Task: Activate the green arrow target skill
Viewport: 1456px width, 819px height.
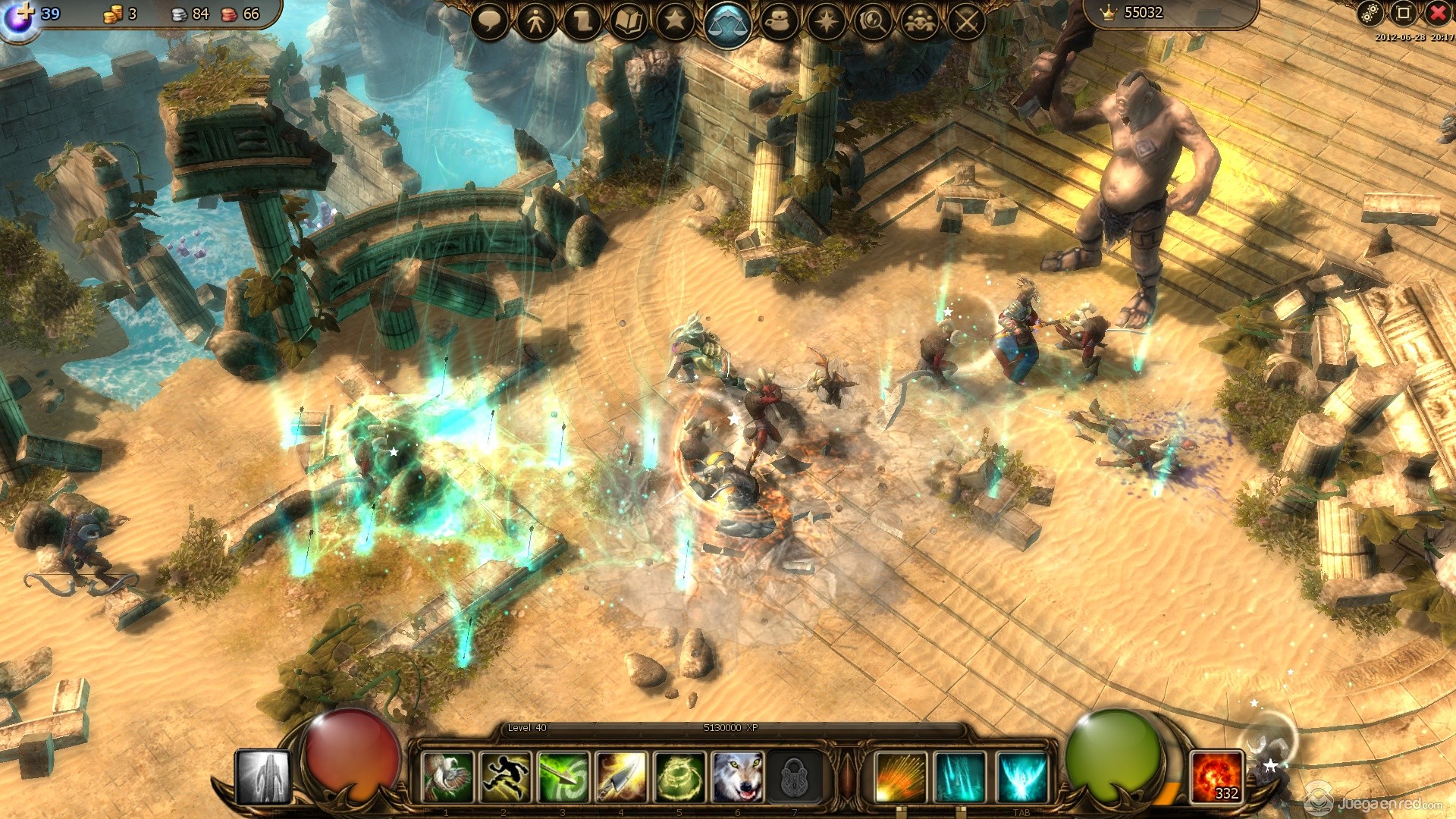Action: coord(563,777)
